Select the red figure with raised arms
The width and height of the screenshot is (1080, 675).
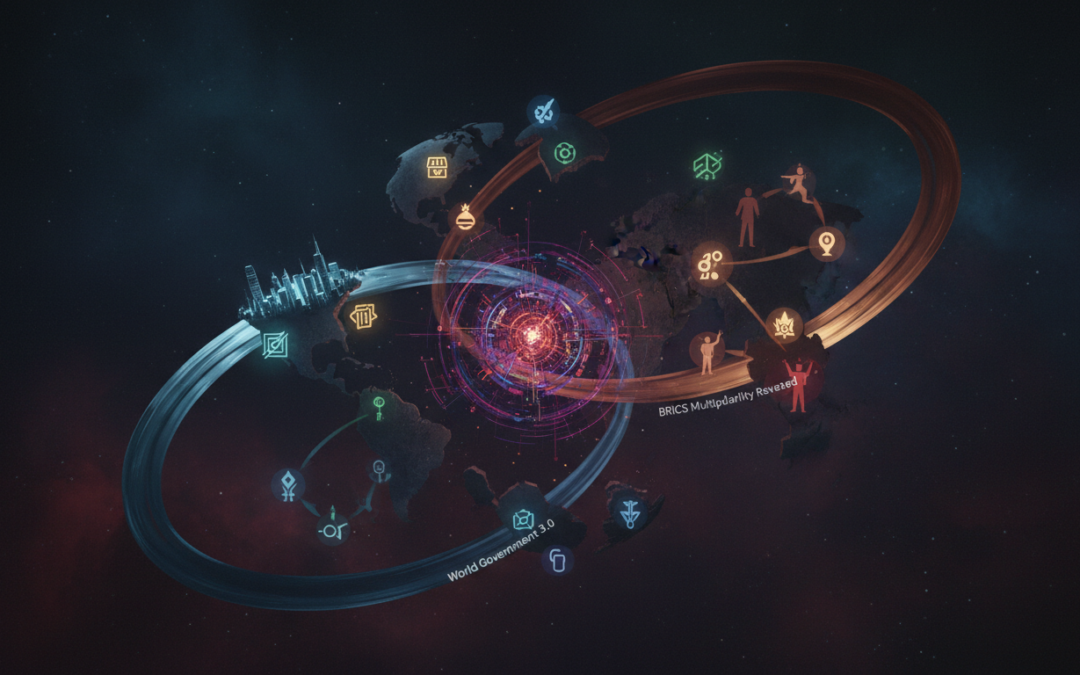797,386
